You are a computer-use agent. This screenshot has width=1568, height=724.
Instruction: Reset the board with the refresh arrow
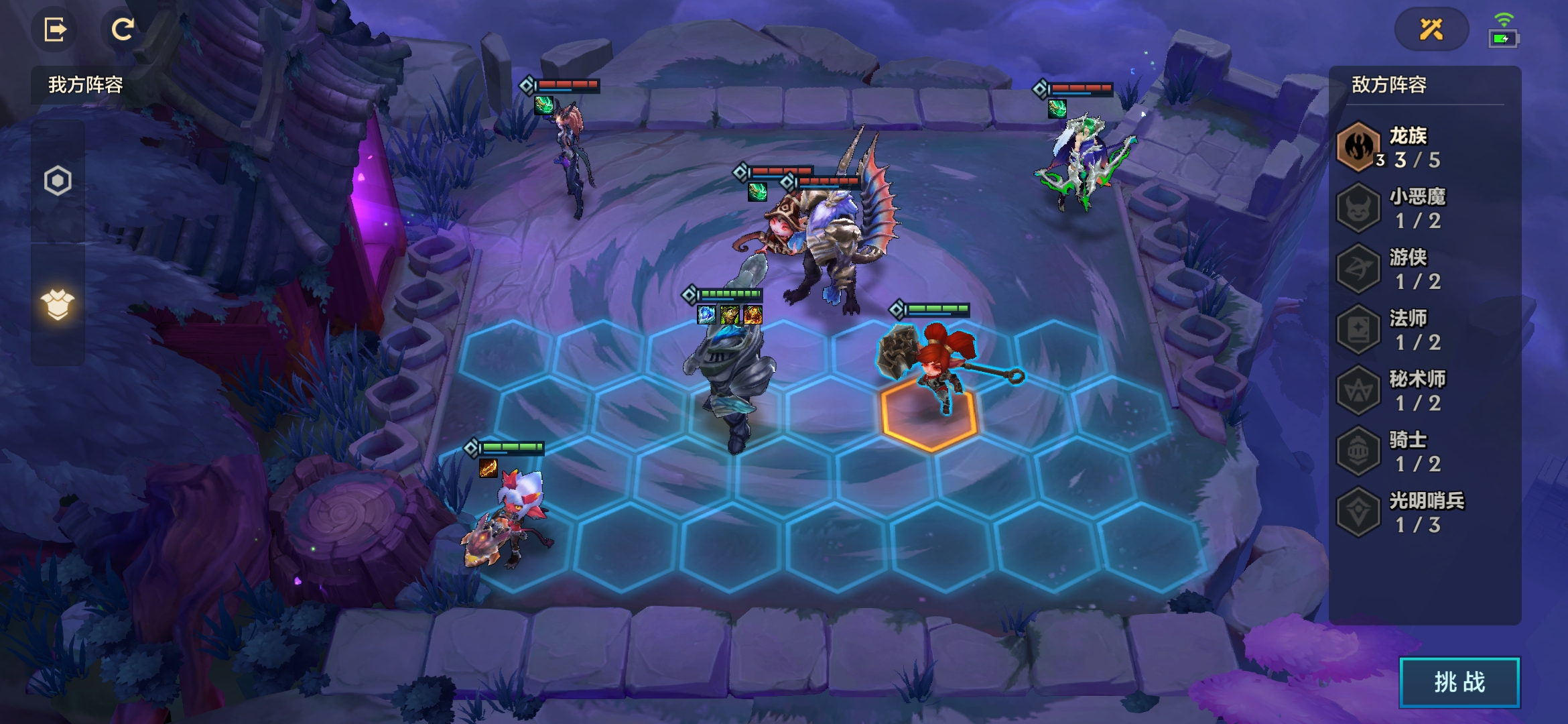tap(122, 29)
